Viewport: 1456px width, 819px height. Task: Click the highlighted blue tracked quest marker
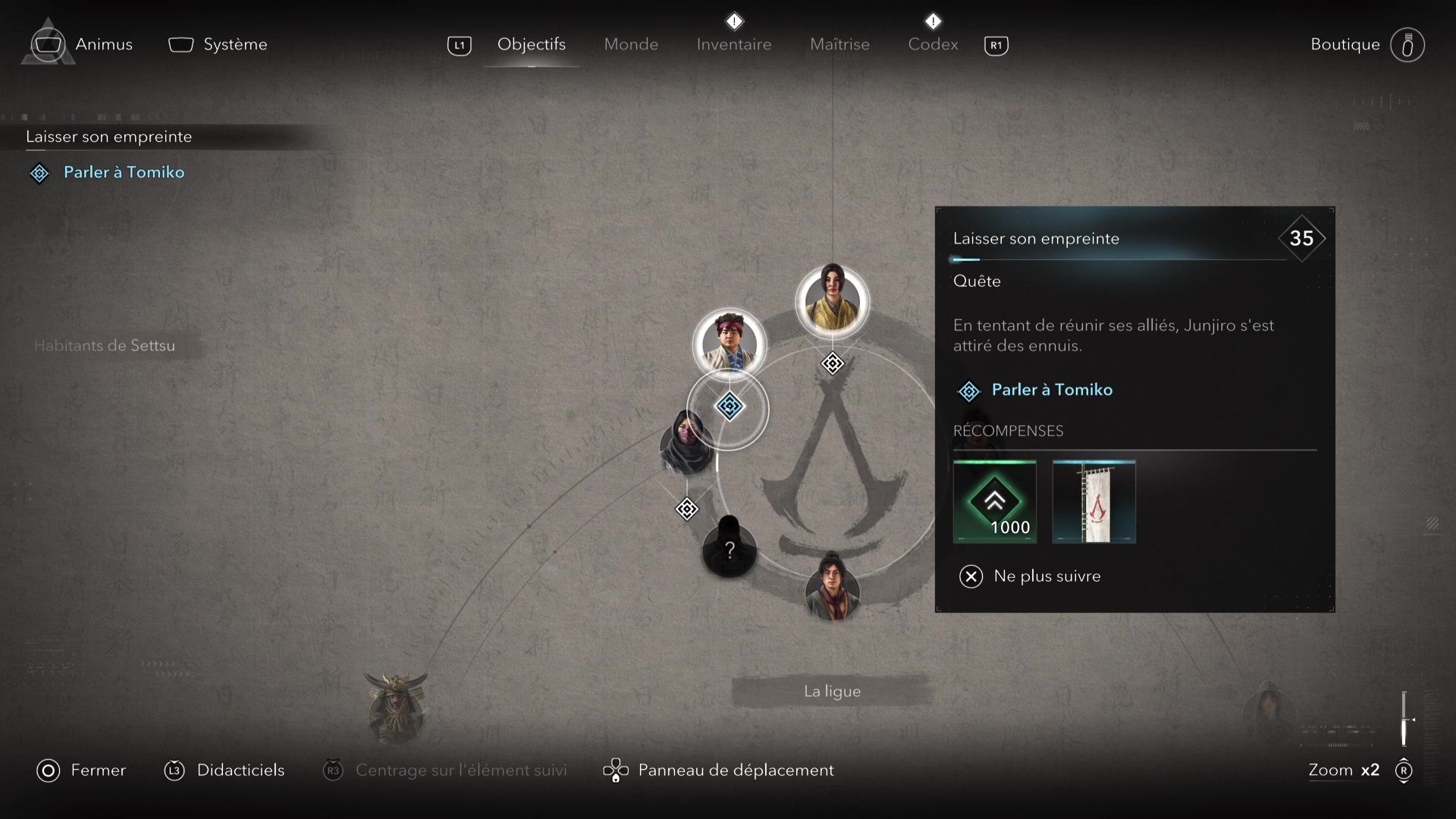point(730,406)
